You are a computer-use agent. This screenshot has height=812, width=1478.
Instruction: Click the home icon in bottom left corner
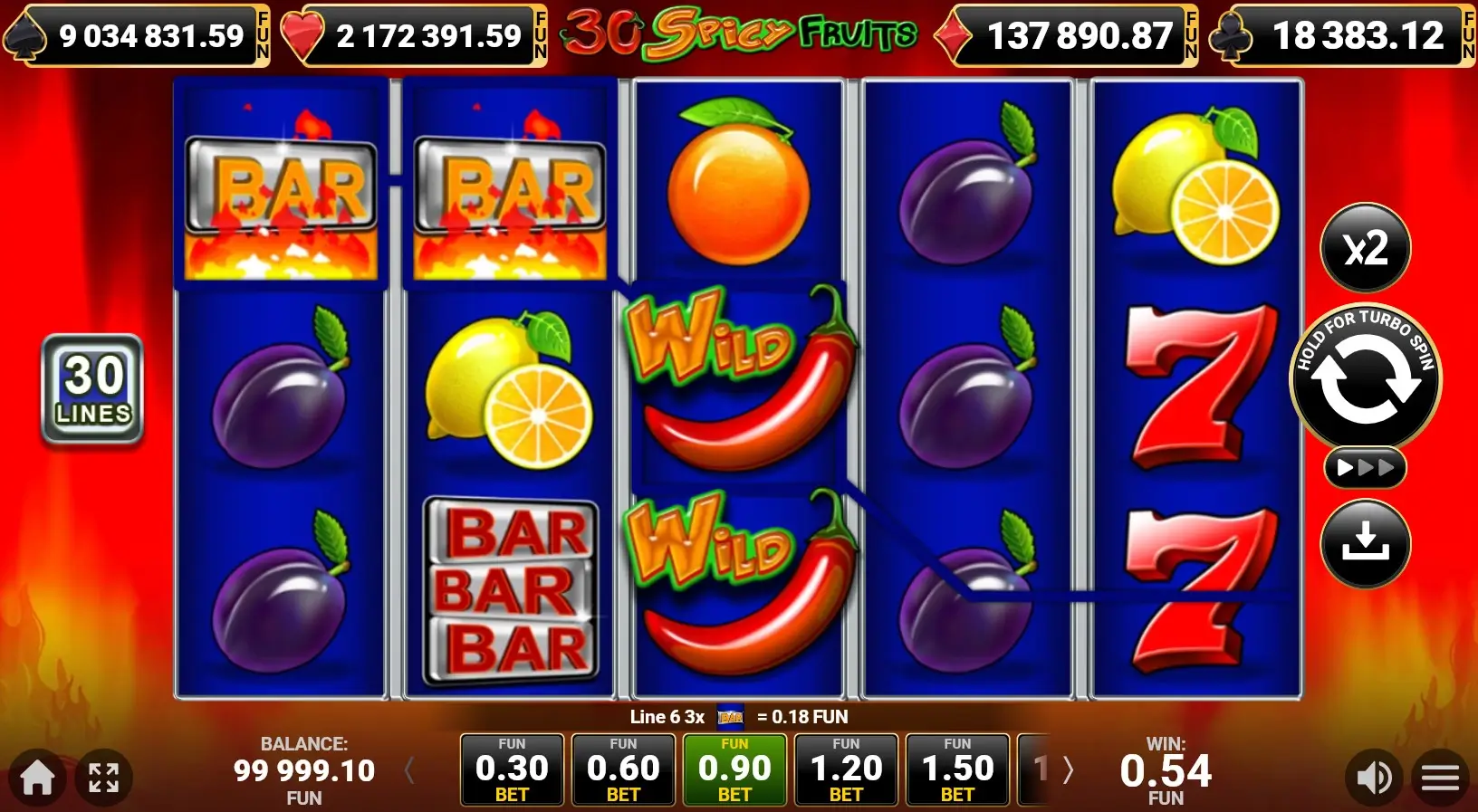pos(36,777)
